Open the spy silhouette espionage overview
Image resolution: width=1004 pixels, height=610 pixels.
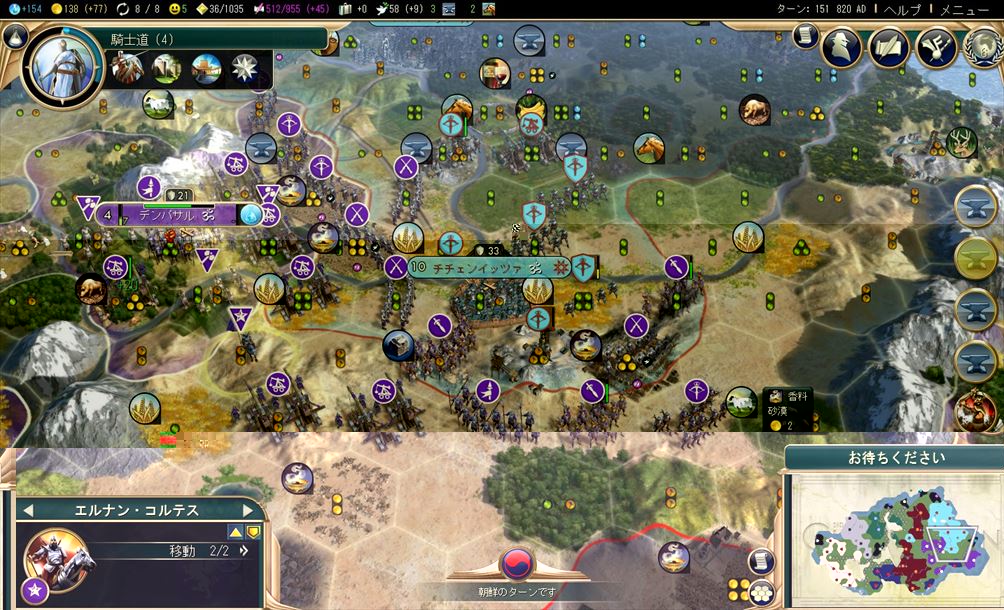(x=842, y=47)
